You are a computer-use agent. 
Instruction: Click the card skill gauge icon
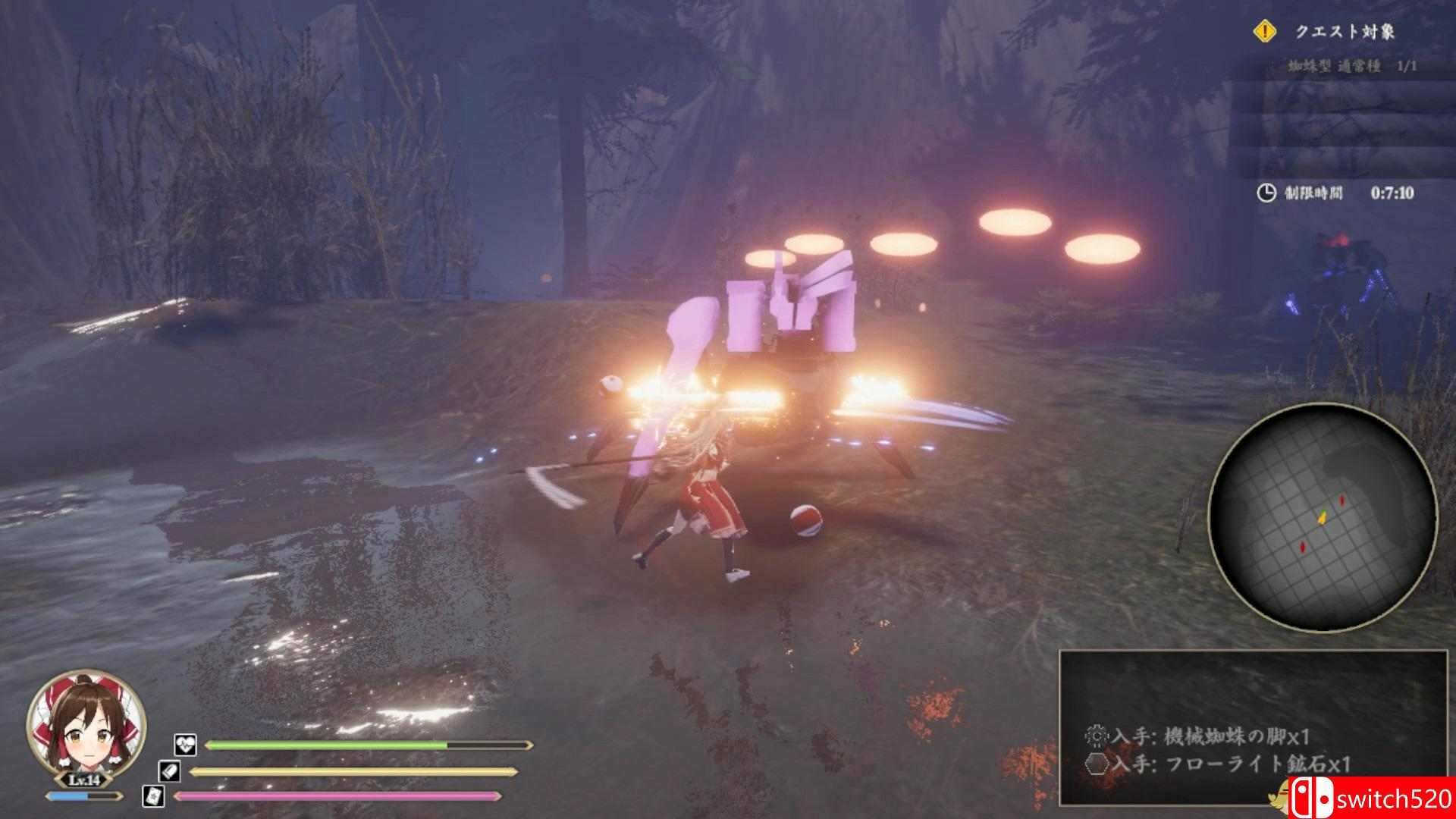pos(152,795)
